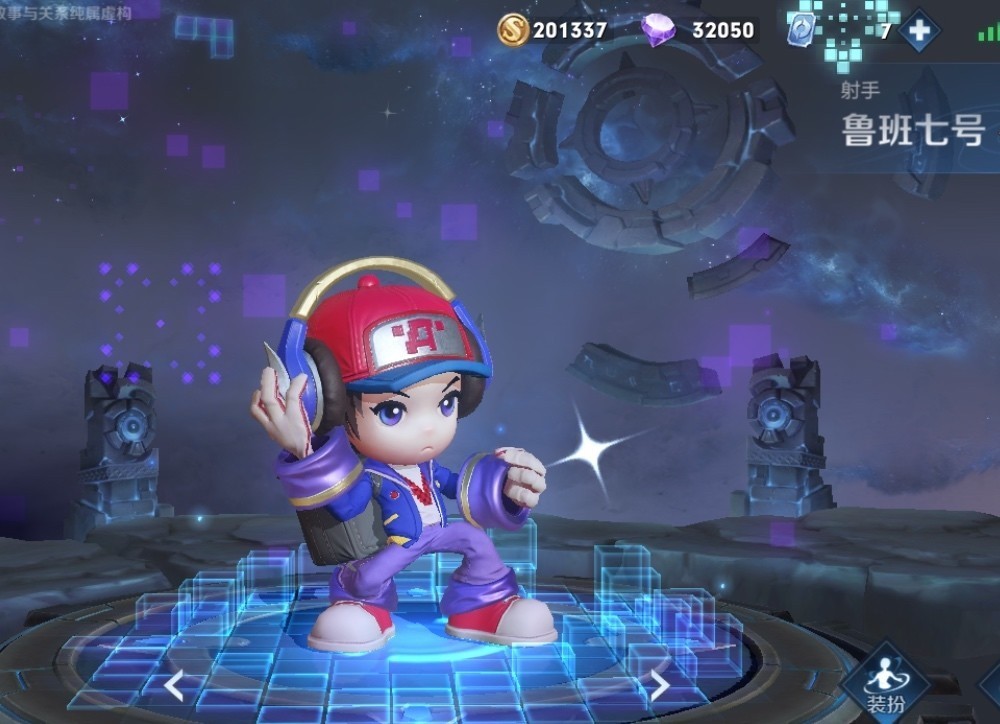Open the gold coin balance
The height and width of the screenshot is (724, 1000).
553,30
